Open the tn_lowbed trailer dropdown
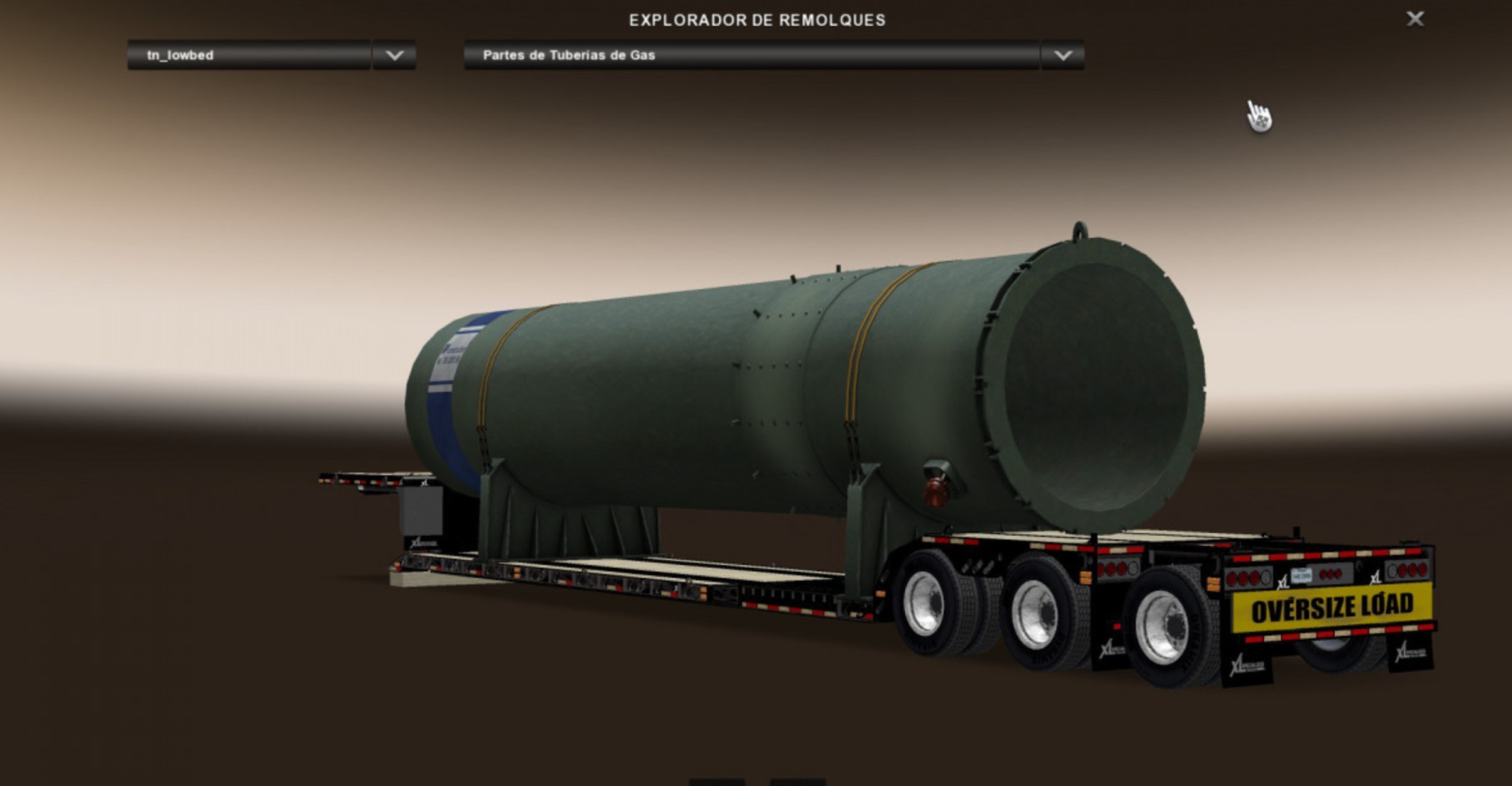 (249, 55)
